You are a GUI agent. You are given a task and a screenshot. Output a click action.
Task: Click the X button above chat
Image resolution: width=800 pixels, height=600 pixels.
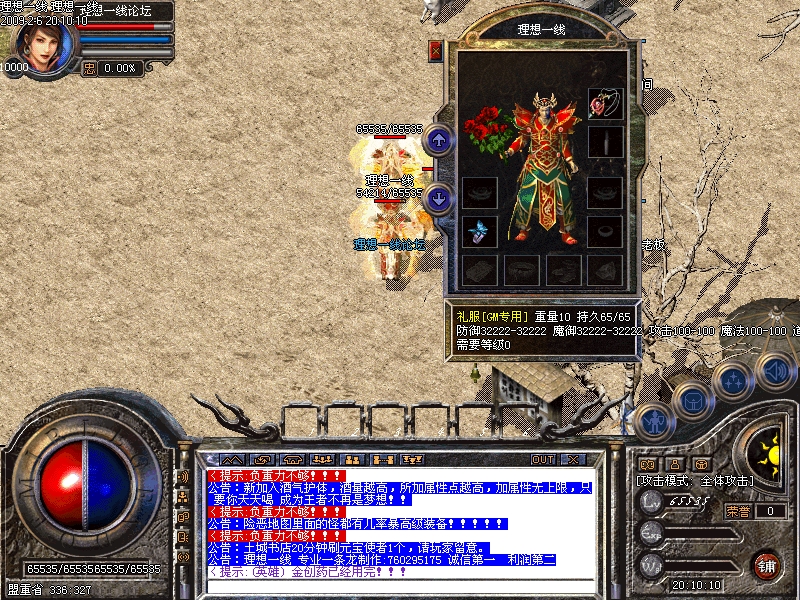coord(572,459)
